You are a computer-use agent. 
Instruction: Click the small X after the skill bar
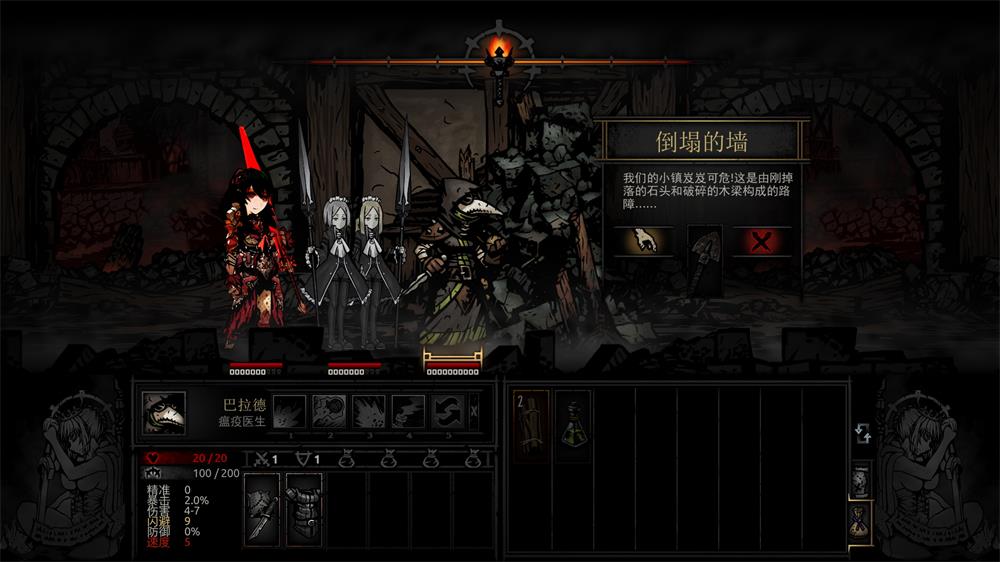[474, 410]
